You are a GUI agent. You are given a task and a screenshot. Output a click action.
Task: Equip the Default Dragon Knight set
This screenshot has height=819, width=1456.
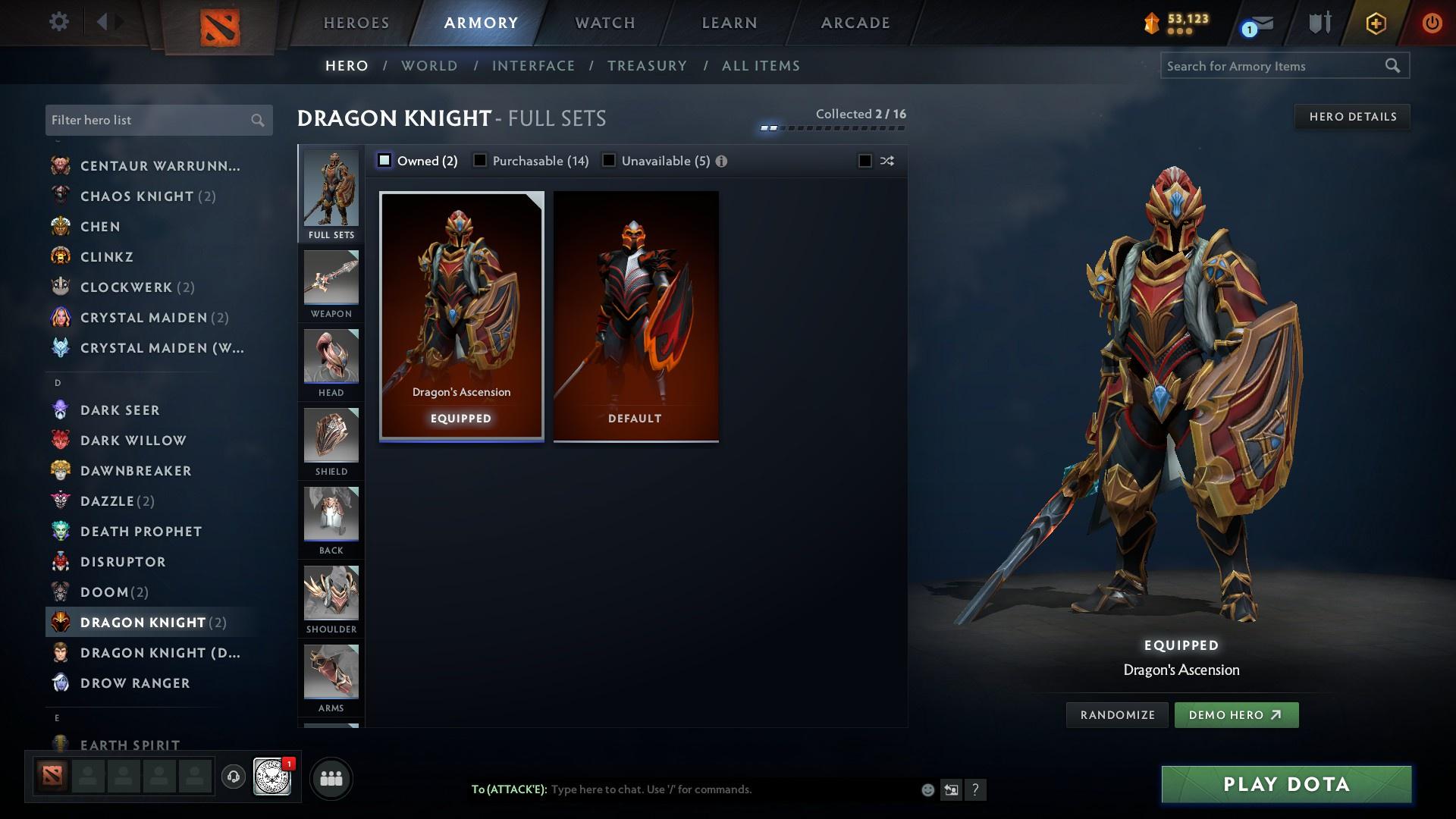(x=635, y=315)
